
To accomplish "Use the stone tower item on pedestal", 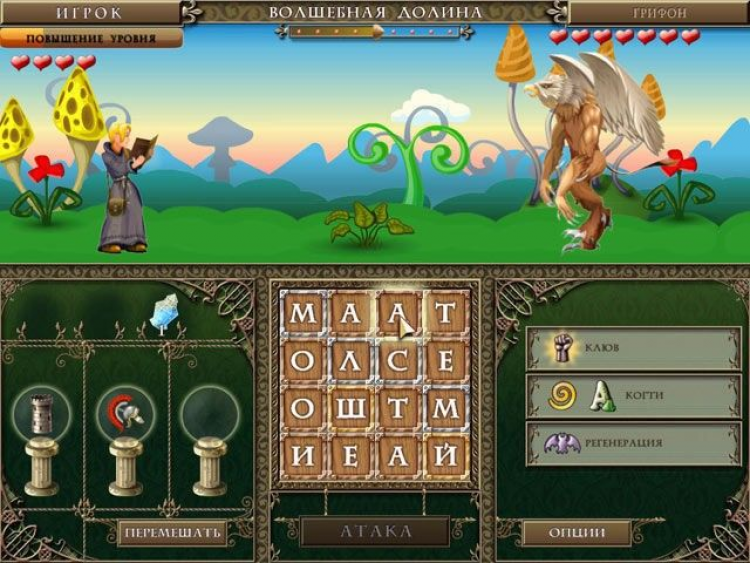I will point(42,415).
